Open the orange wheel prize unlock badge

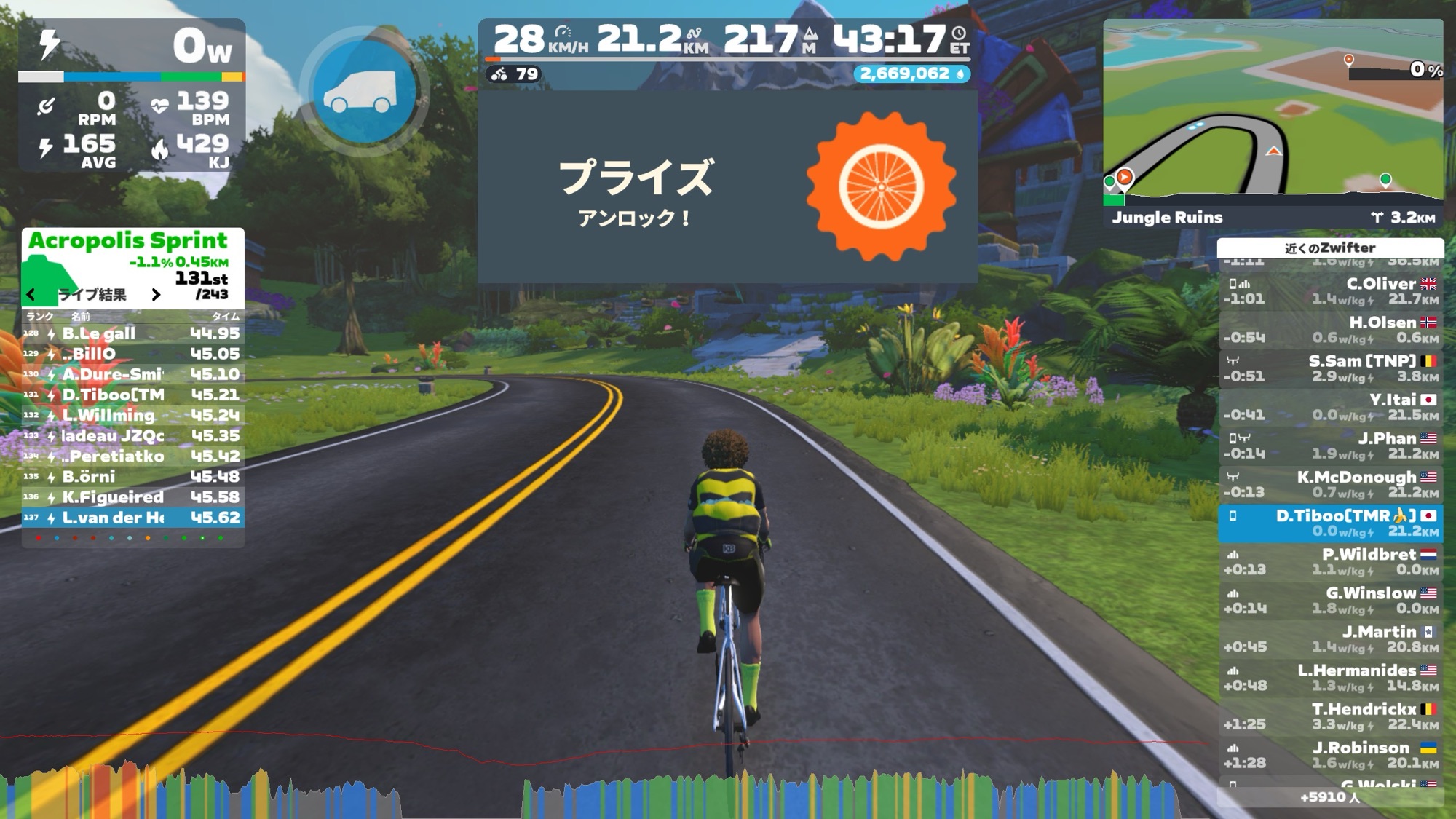881,186
